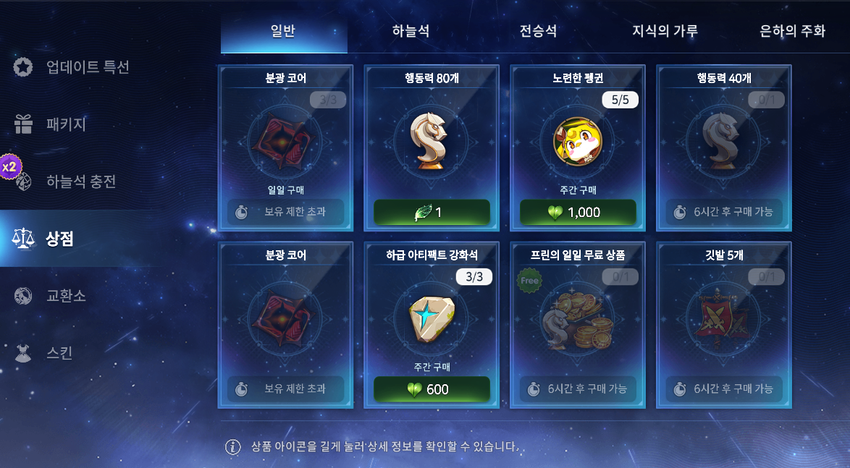Show the 지식의 가루 tab
Image resolution: width=850 pixels, height=468 pixels.
[666, 31]
